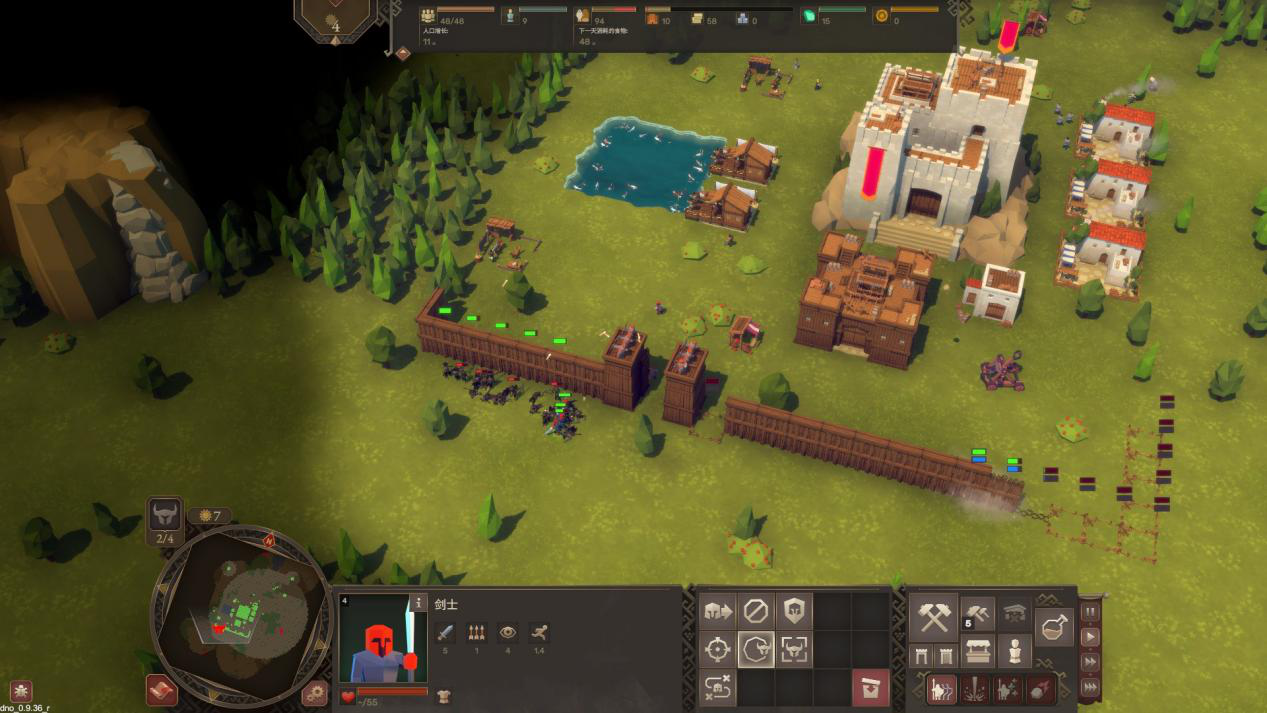Screen dimensions: 1267x713
Task: Activate the patrol route command icon
Action: click(x=717, y=688)
